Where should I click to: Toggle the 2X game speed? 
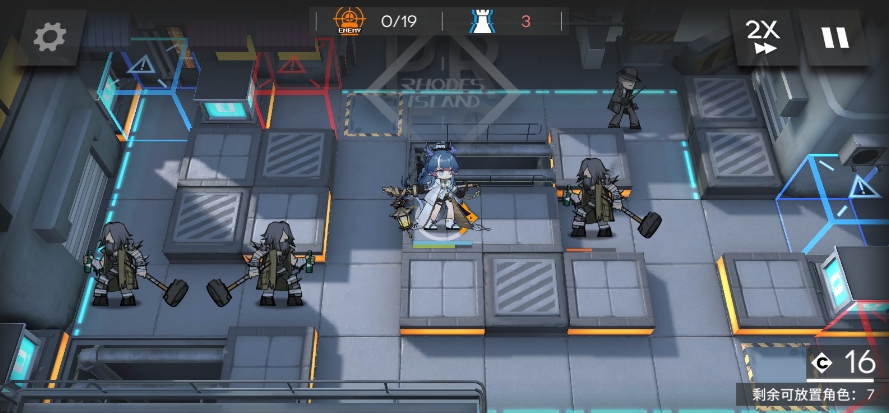[763, 38]
